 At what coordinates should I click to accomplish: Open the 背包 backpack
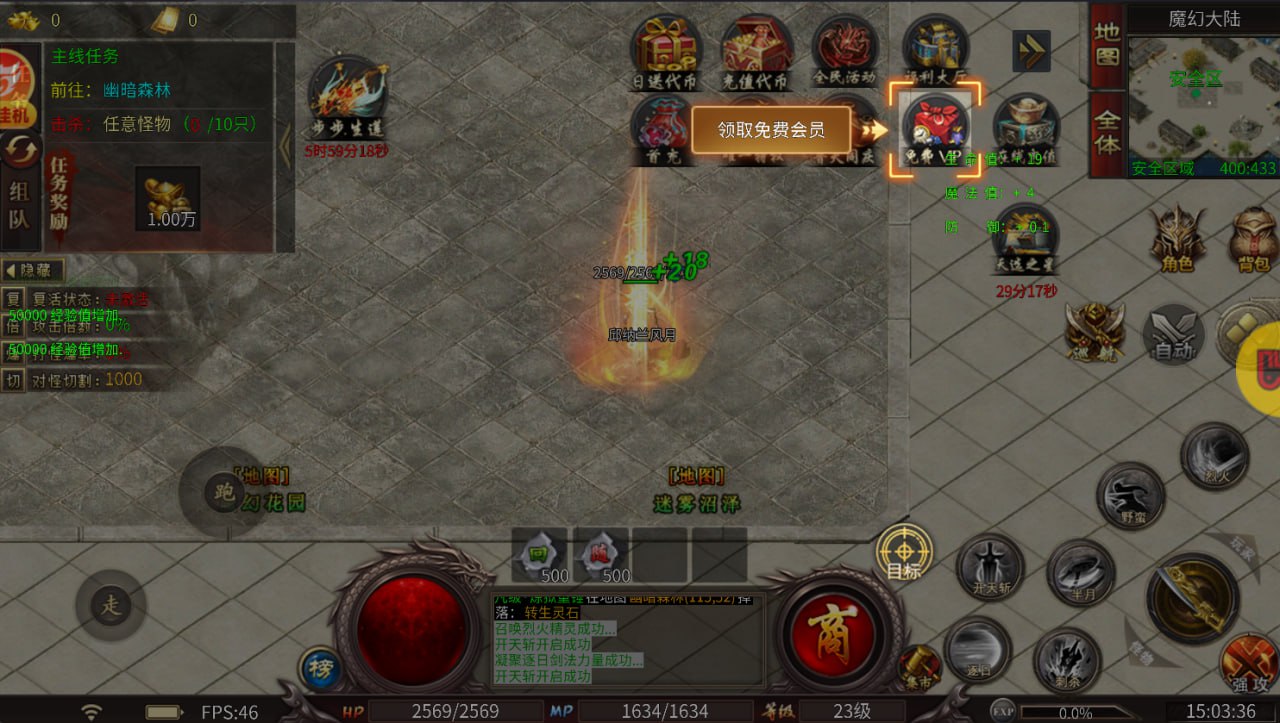1255,240
